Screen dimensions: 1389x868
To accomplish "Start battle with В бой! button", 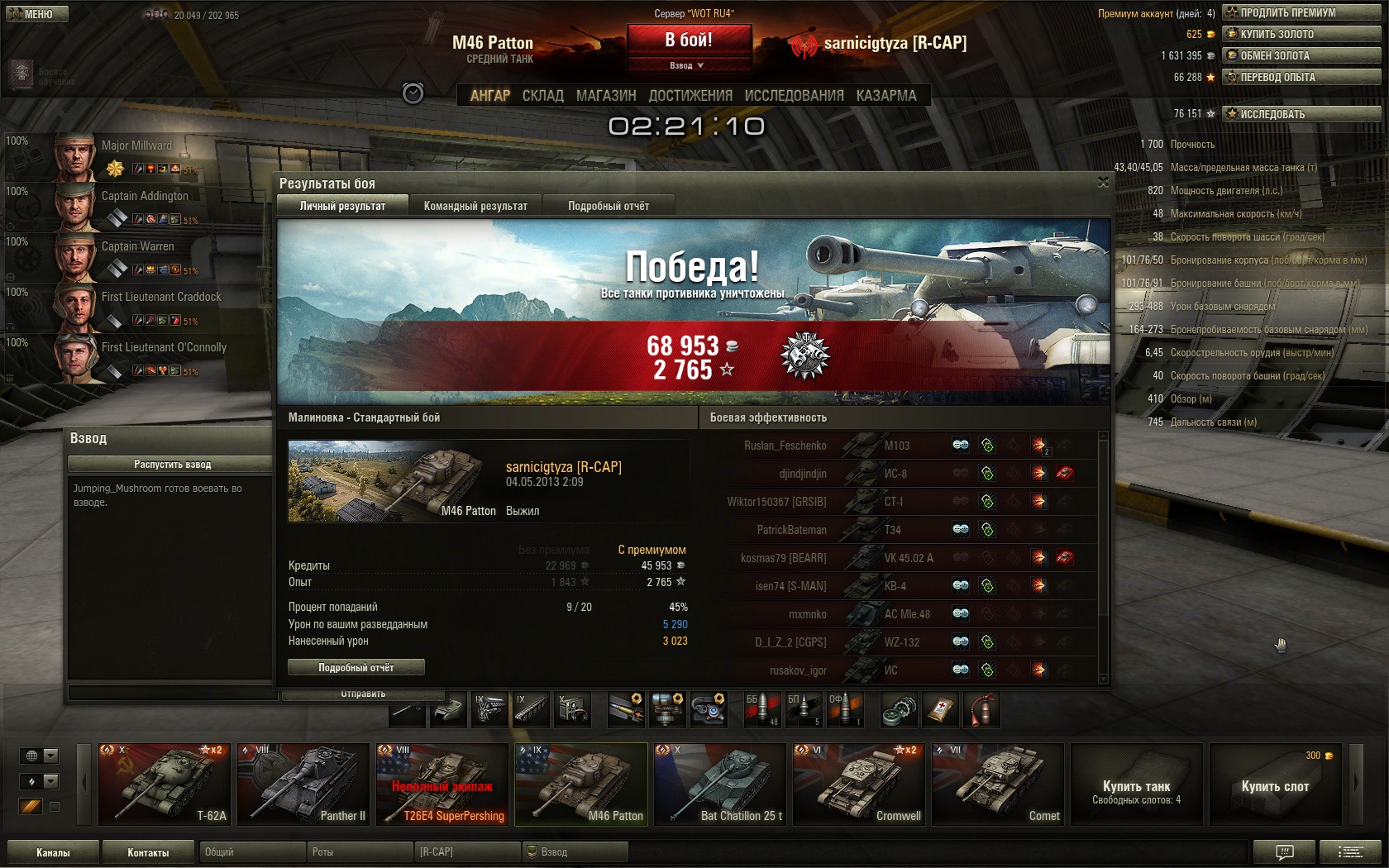I will (x=689, y=40).
